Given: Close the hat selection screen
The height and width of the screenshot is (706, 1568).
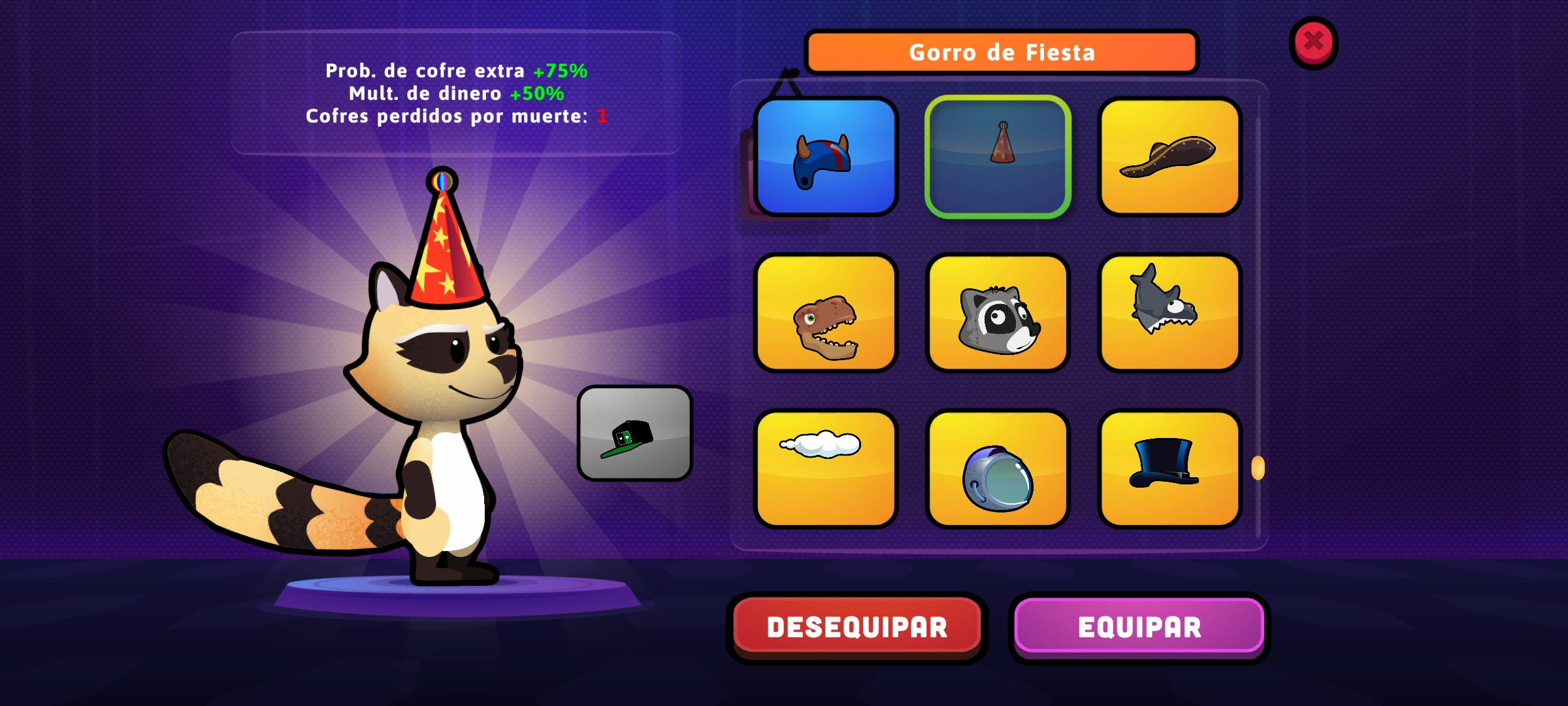Looking at the screenshot, I should 1313,42.
